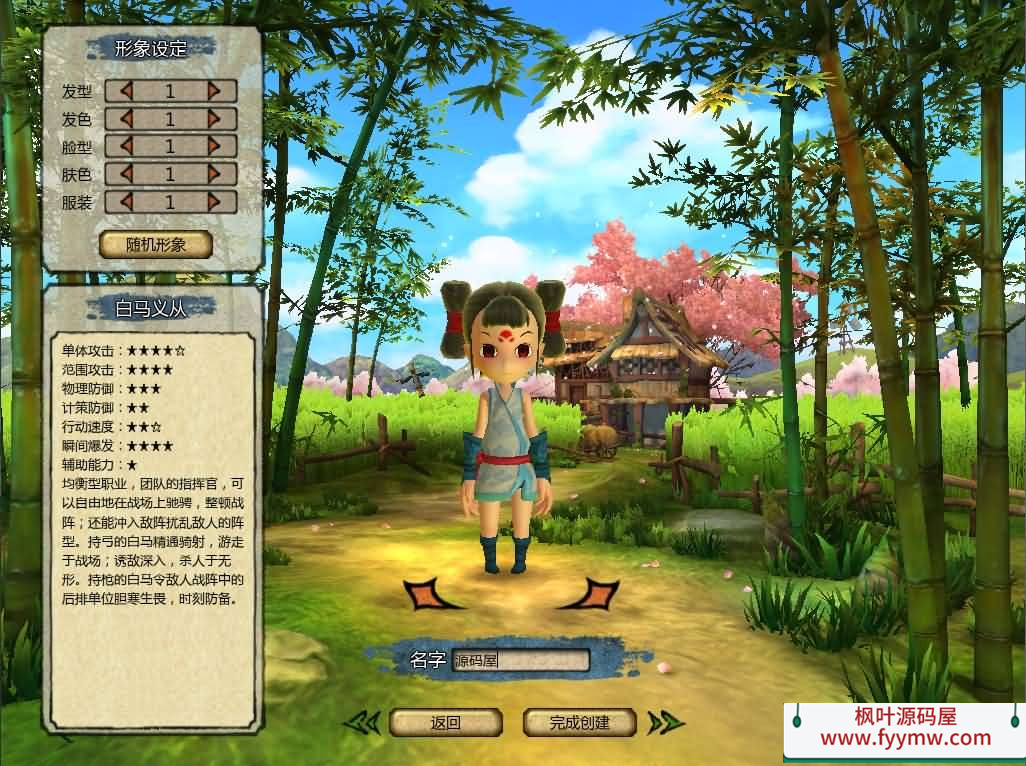Select the next hairstyle (发型) option
Image resolution: width=1026 pixels, height=766 pixels.
click(214, 91)
